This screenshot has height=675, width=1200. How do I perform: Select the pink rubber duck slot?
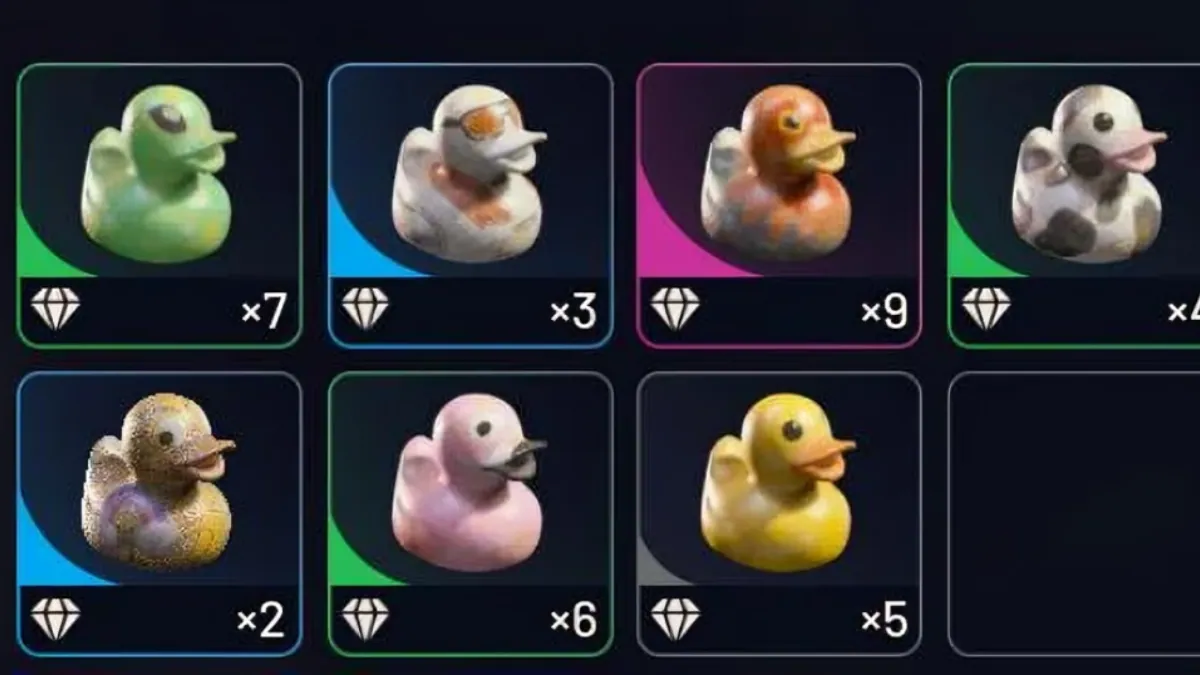469,490
